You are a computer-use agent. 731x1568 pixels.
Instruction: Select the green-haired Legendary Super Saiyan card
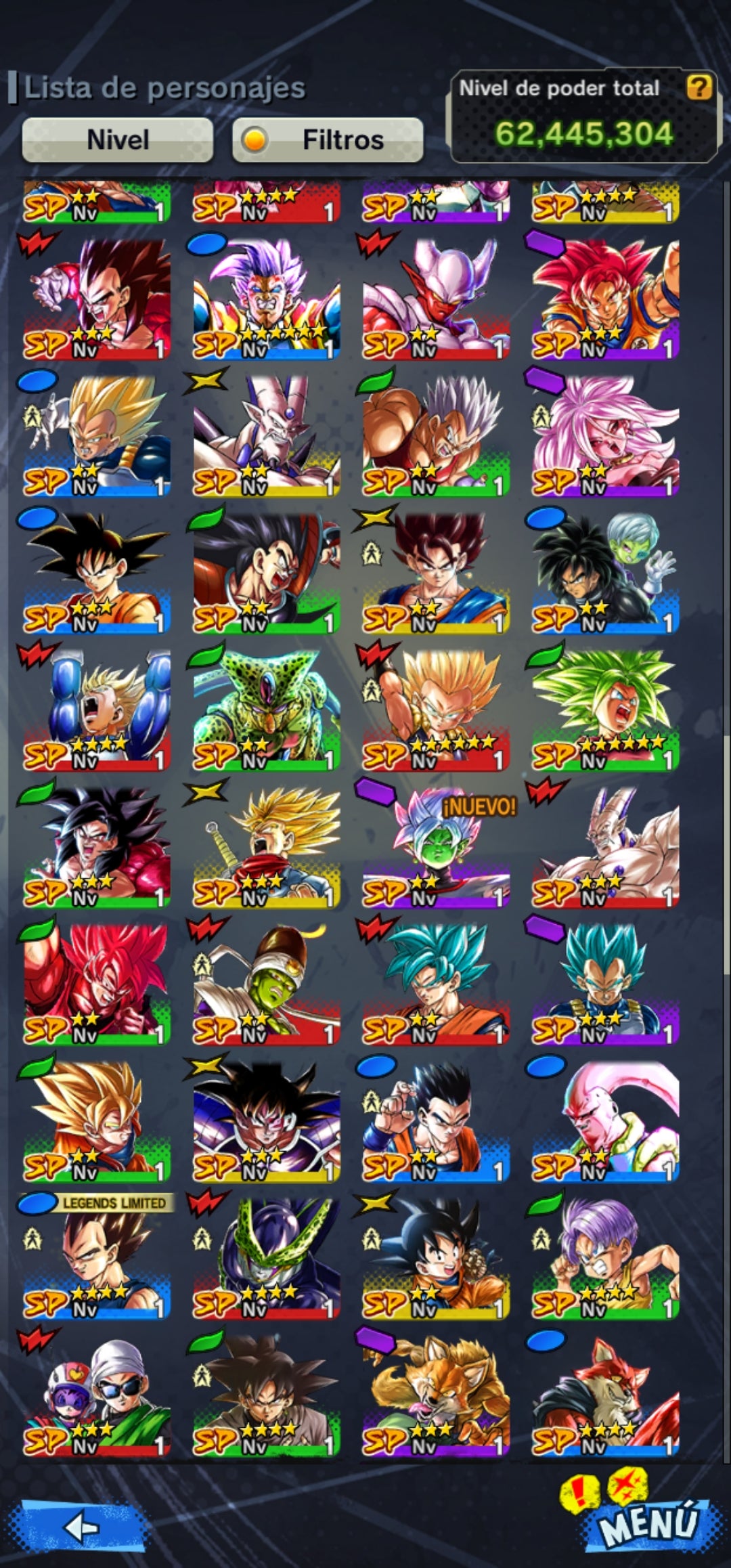605,709
